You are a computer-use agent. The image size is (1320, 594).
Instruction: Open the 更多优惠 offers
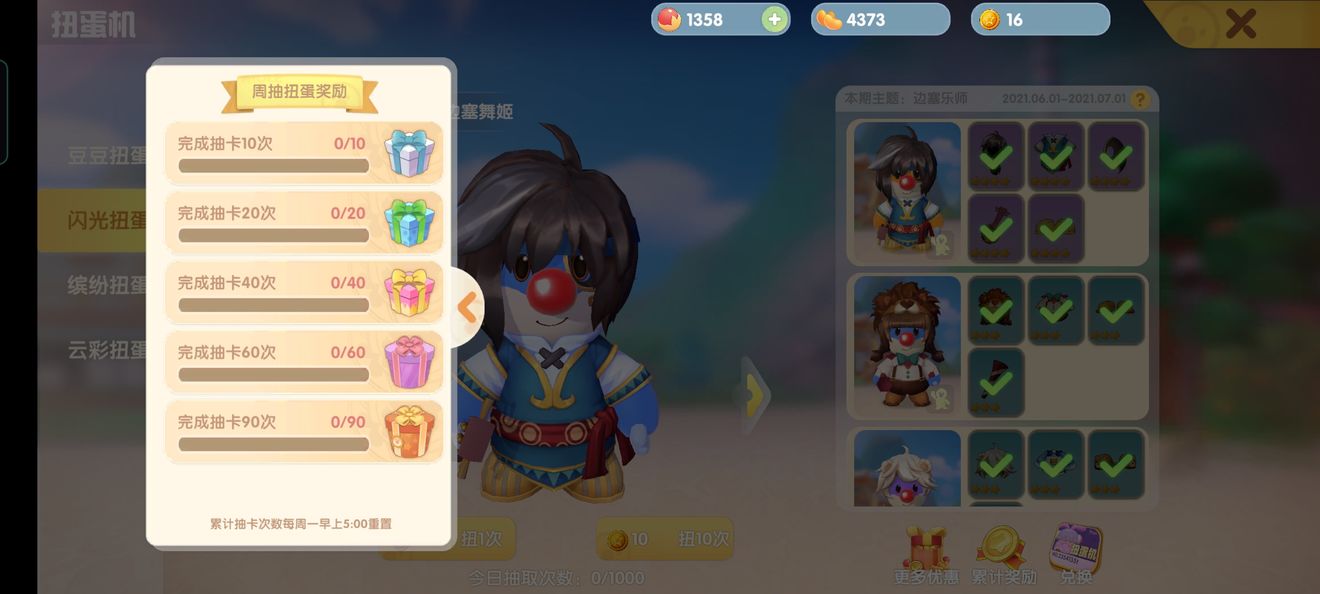[925, 555]
